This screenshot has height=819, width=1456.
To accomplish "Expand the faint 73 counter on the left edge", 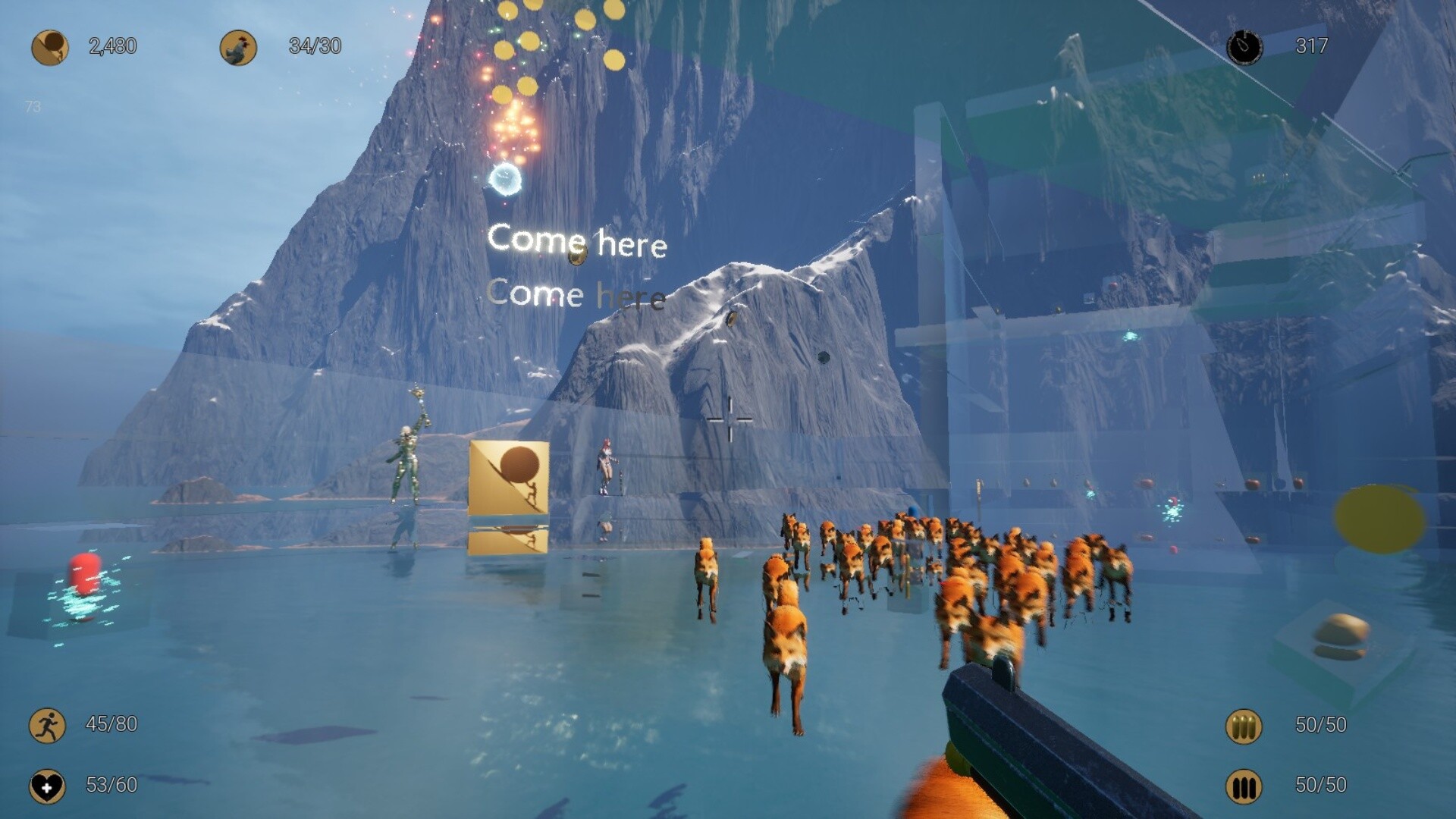I will (x=32, y=107).
